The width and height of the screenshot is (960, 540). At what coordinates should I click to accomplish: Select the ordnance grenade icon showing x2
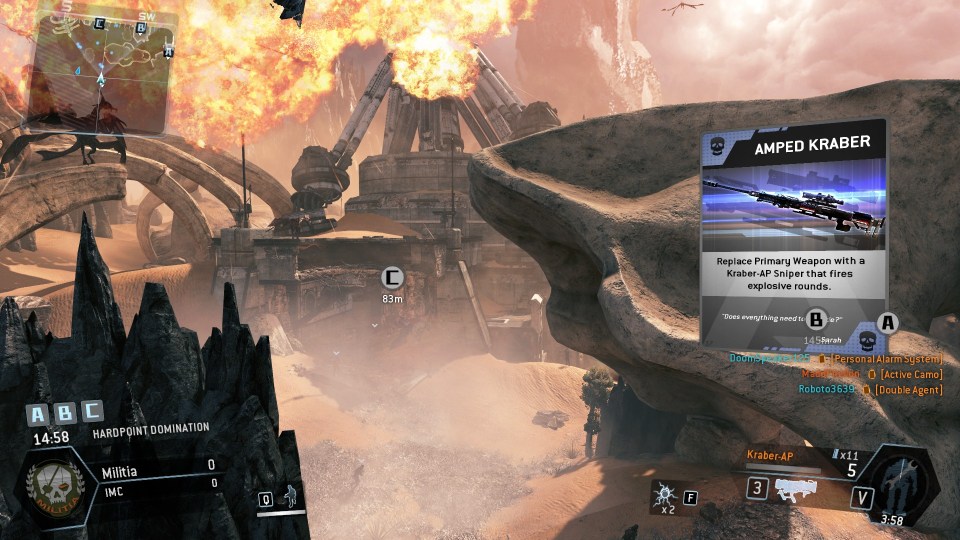click(662, 493)
